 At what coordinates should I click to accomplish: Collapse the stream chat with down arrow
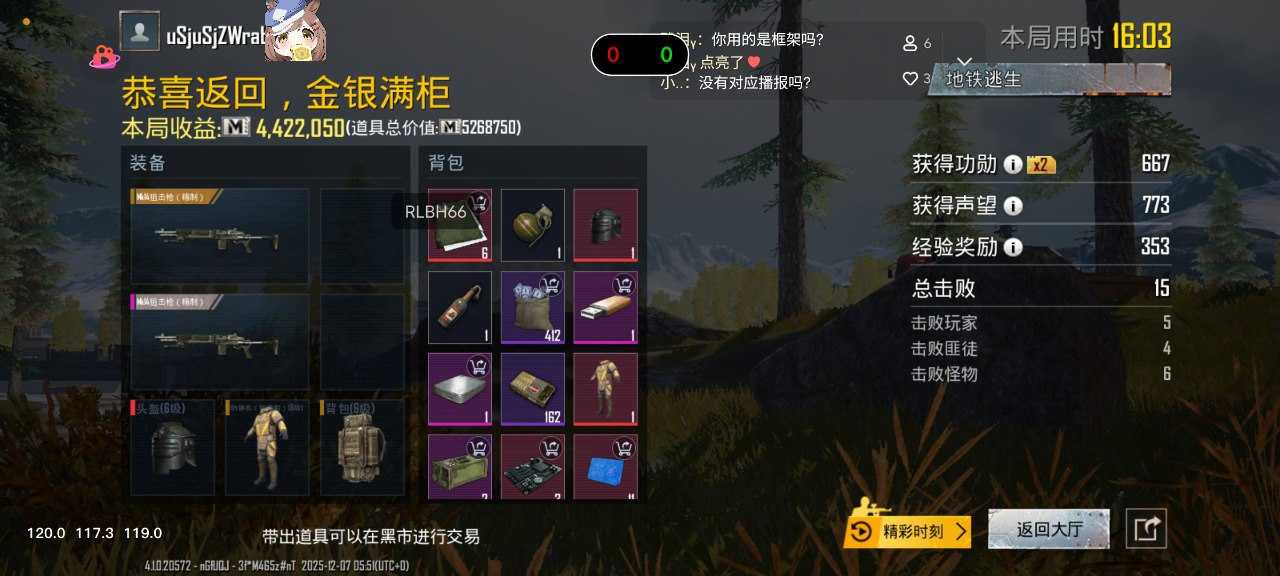click(x=965, y=62)
